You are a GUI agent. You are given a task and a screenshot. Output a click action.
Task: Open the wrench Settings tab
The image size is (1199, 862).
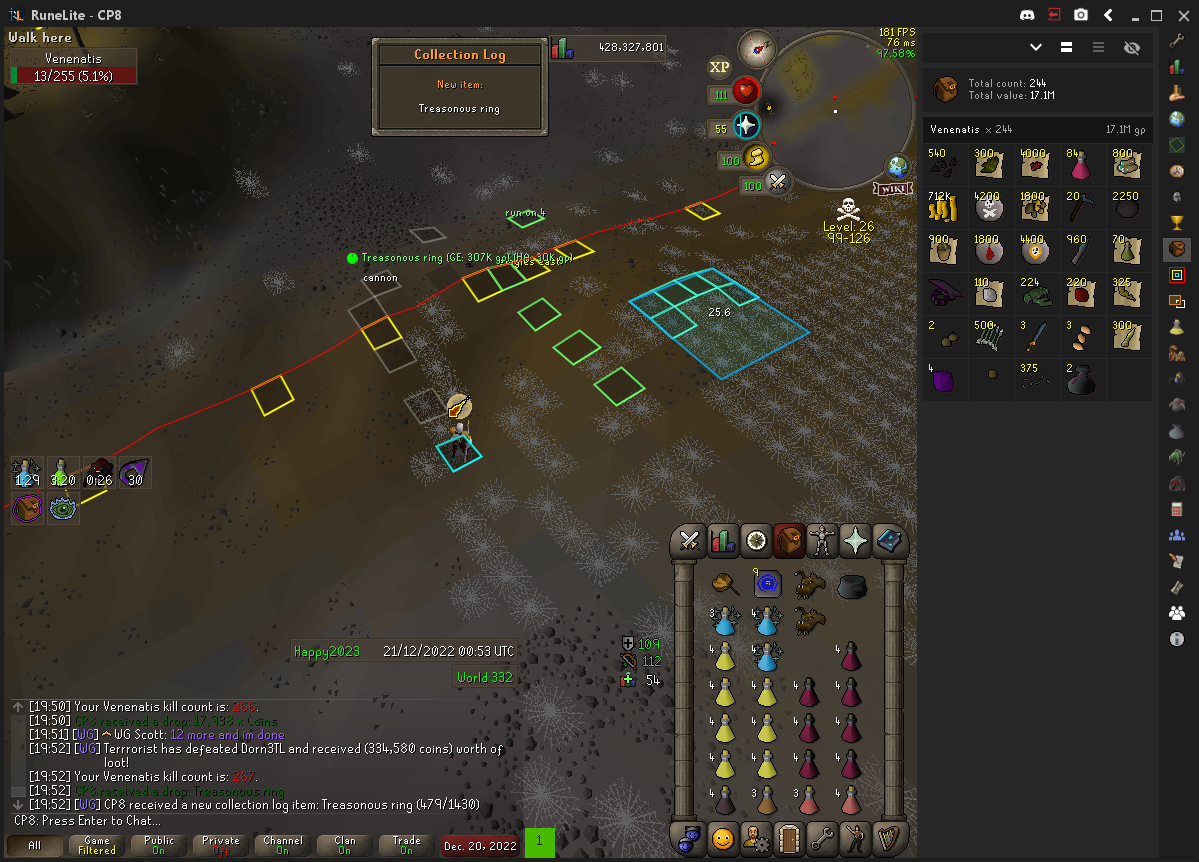pos(823,837)
